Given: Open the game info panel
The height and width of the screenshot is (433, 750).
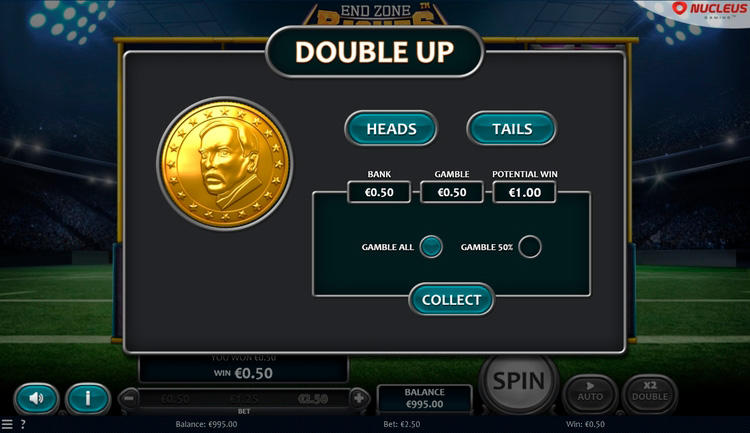Looking at the screenshot, I should pyautogui.click(x=88, y=398).
